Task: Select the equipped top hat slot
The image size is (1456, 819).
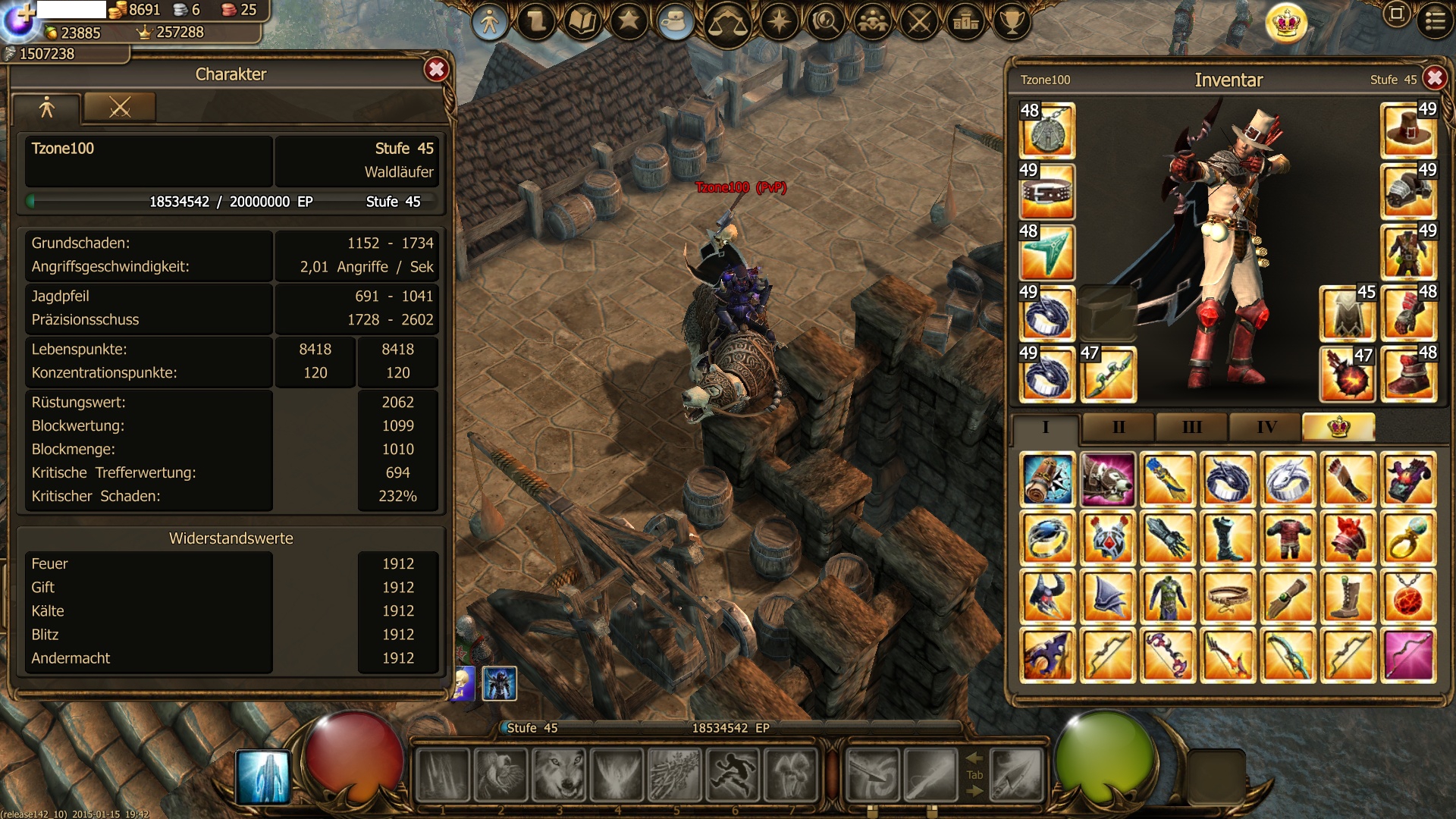Action: pos(1408,130)
